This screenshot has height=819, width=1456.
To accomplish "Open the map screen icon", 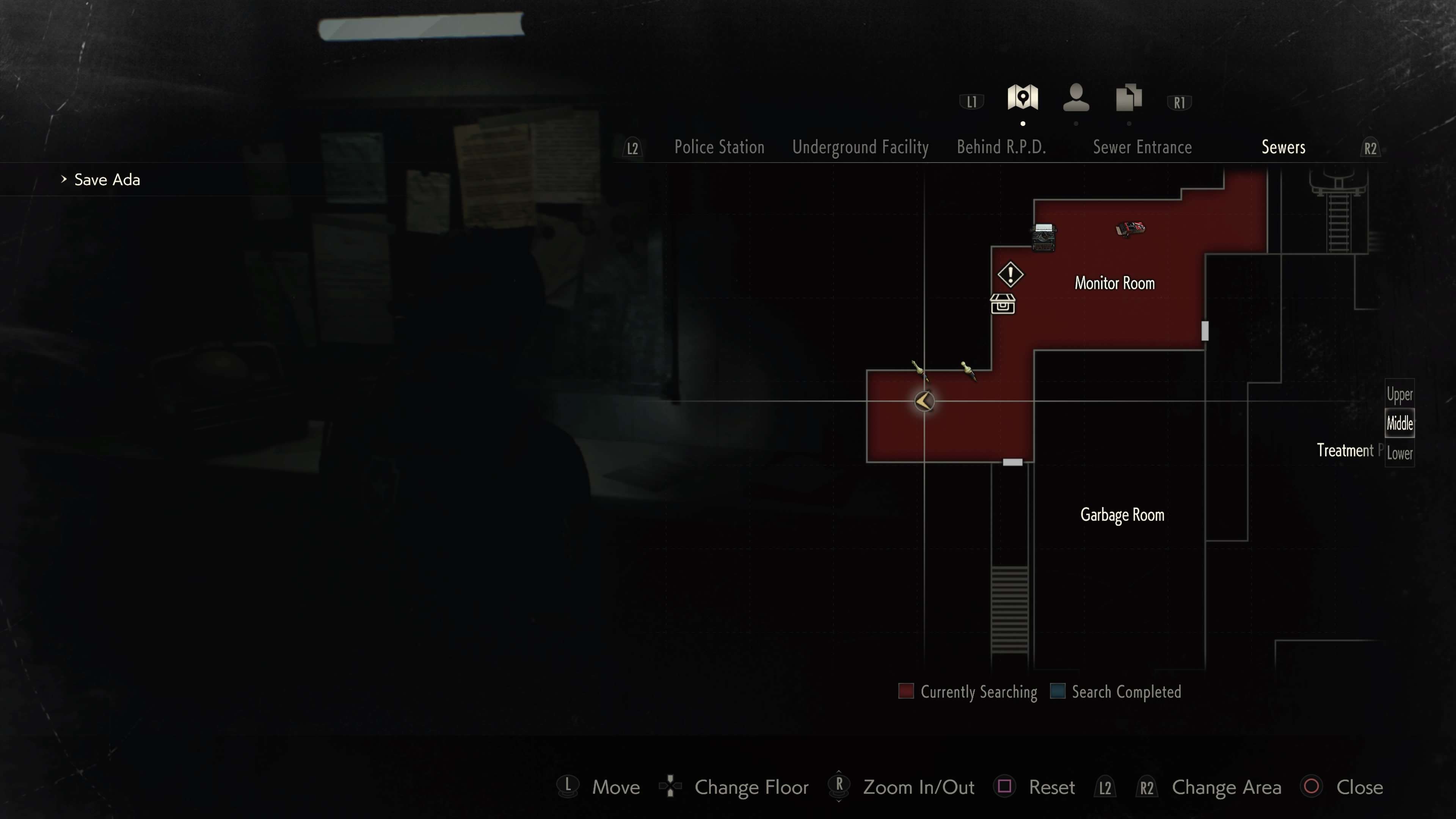I will coord(1023,98).
